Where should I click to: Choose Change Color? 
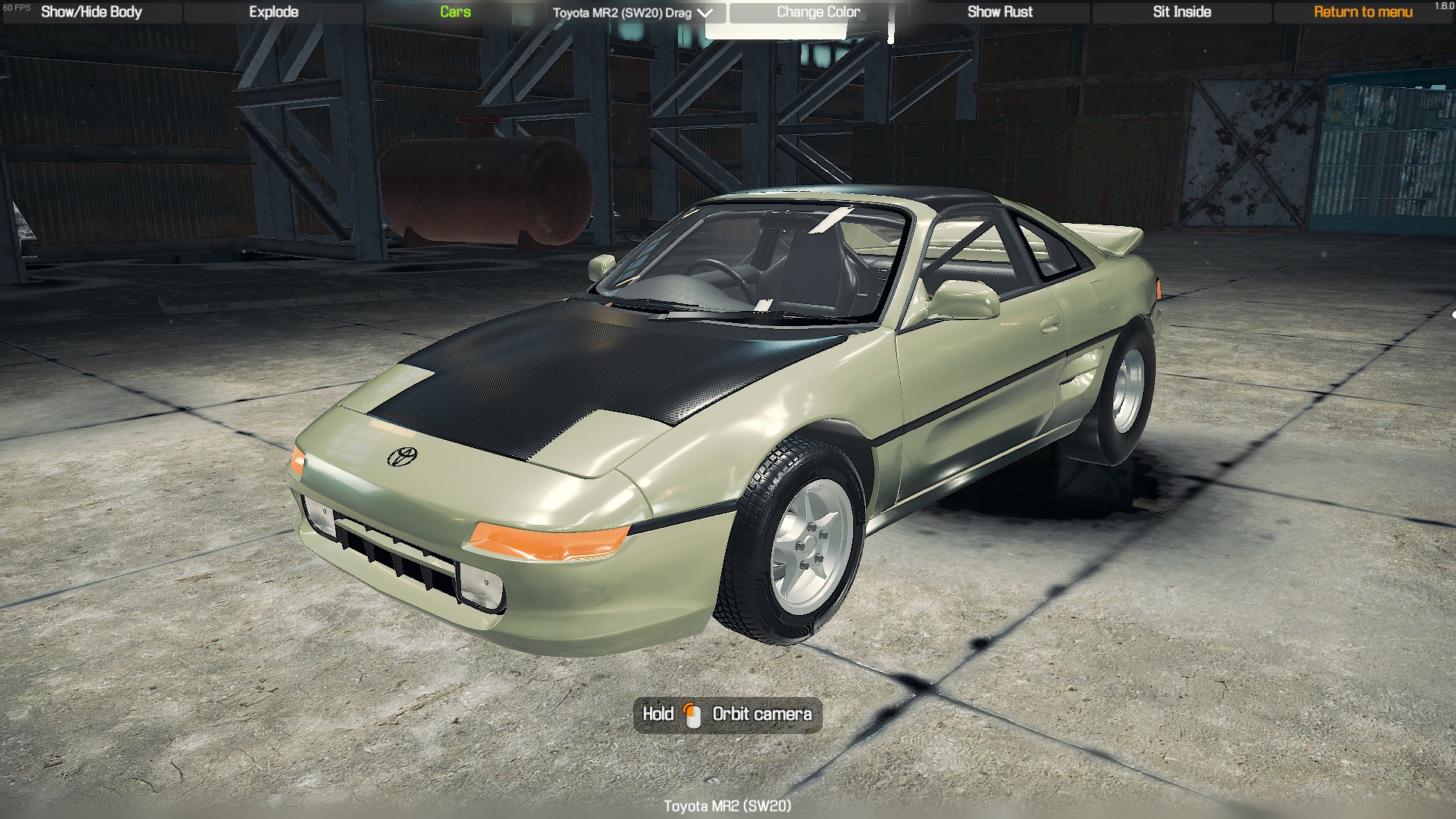(x=817, y=12)
